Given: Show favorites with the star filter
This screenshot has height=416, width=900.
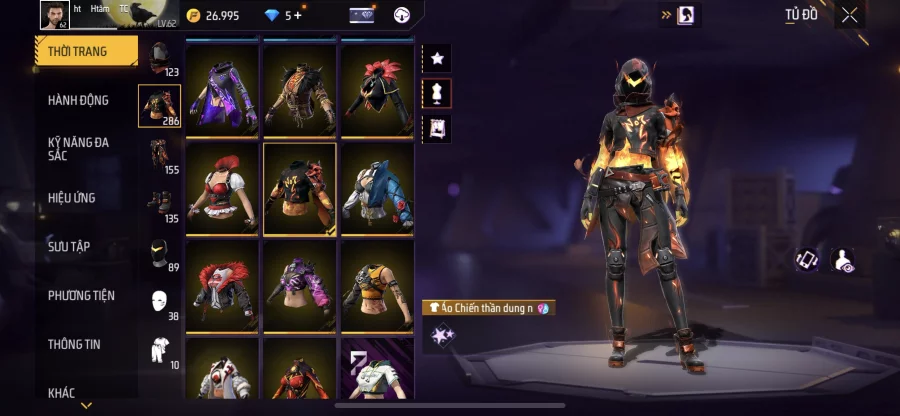Looking at the screenshot, I should (437, 58).
